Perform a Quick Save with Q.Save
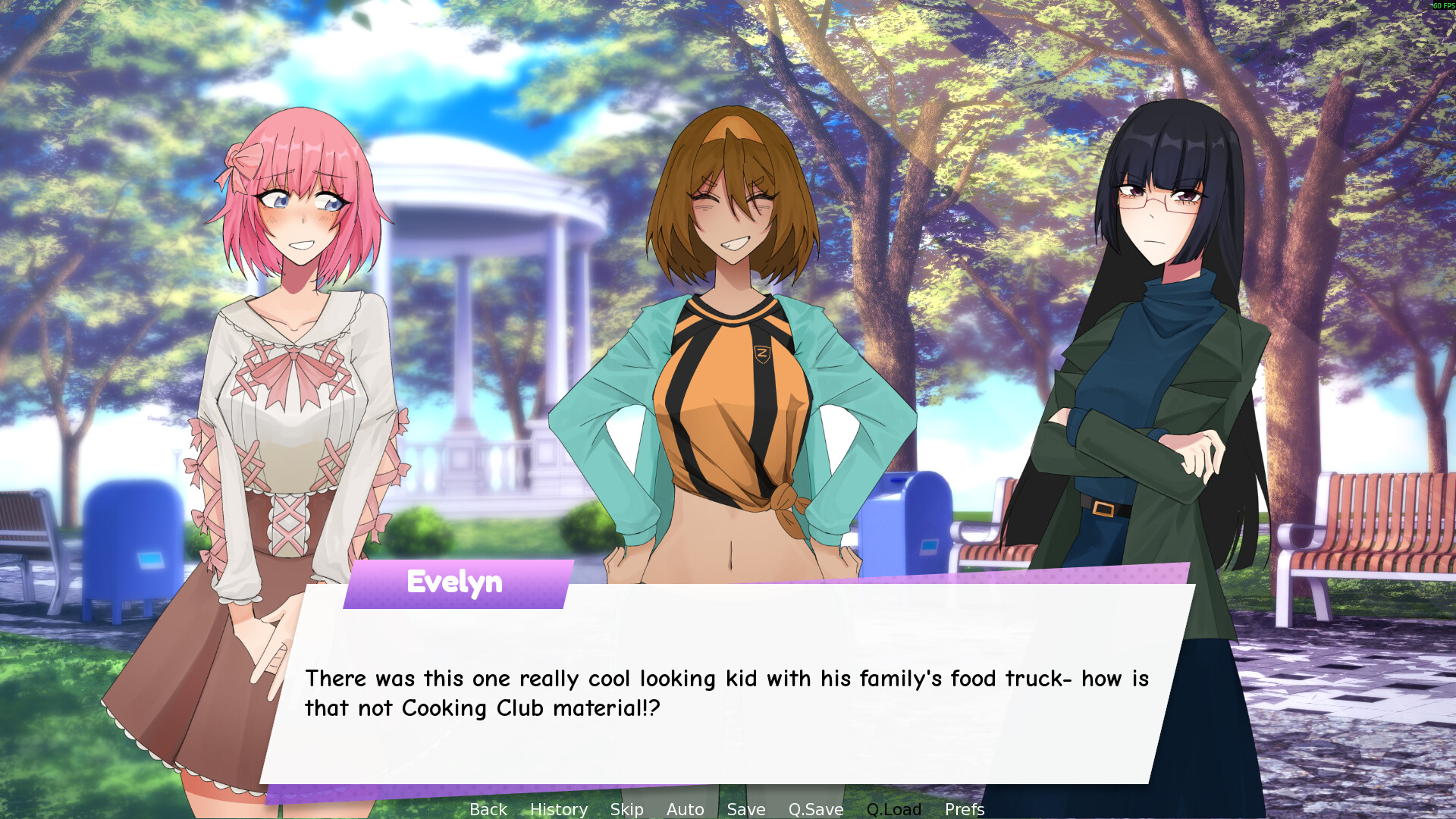The image size is (1456, 819). tap(815, 809)
